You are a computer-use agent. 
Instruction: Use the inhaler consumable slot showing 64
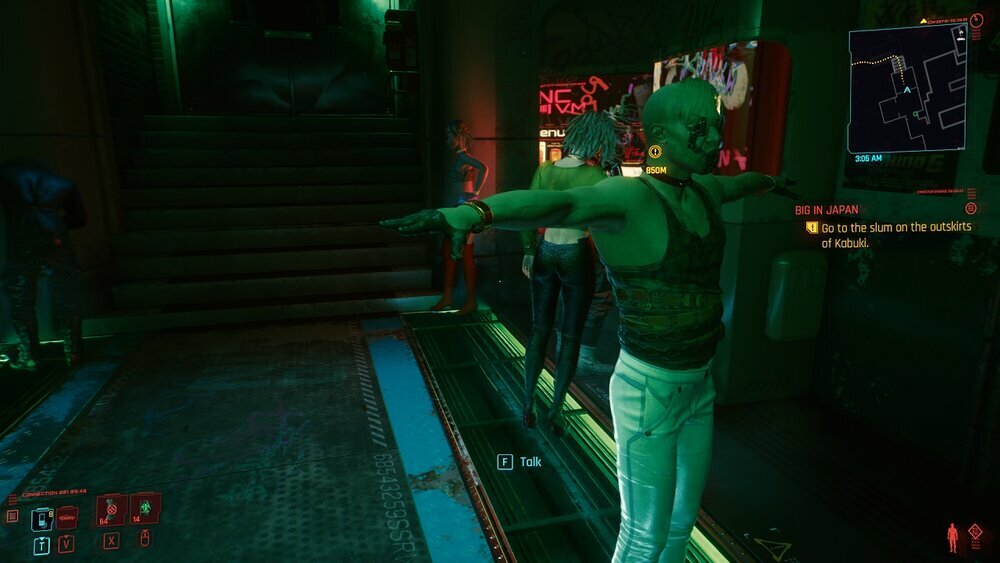coord(110,509)
